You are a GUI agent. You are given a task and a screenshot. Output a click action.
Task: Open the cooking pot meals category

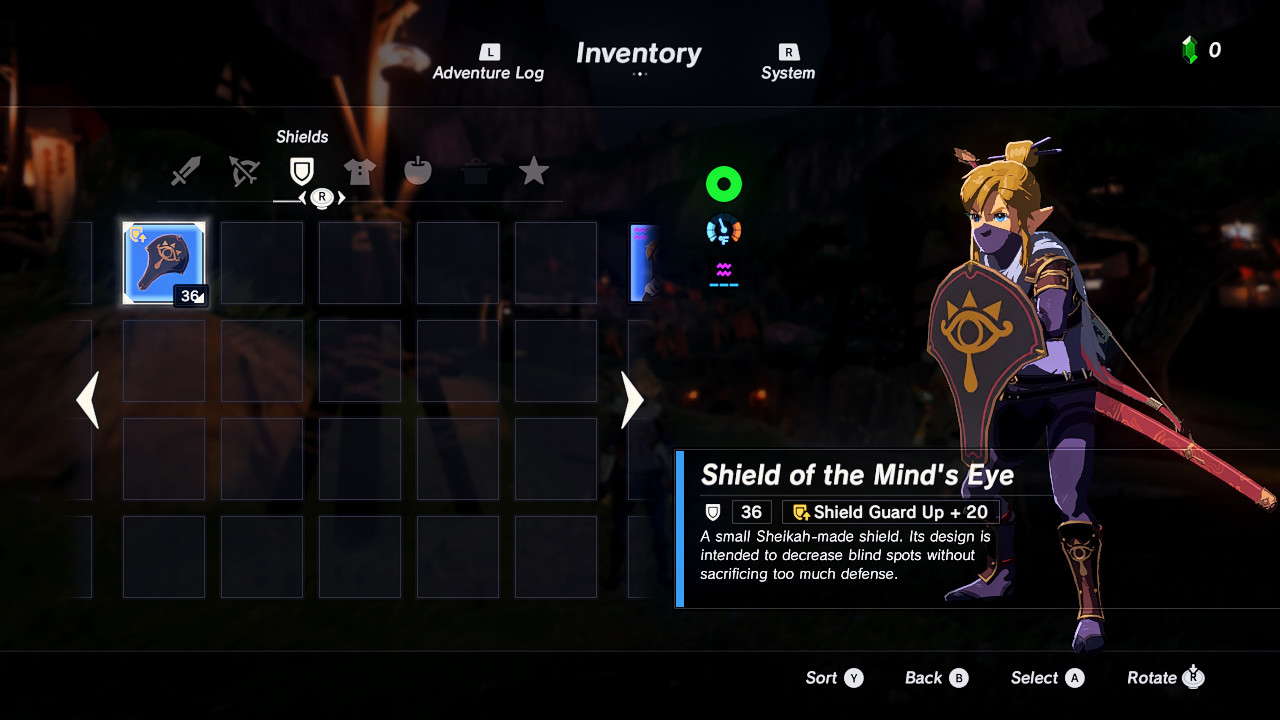[x=476, y=170]
